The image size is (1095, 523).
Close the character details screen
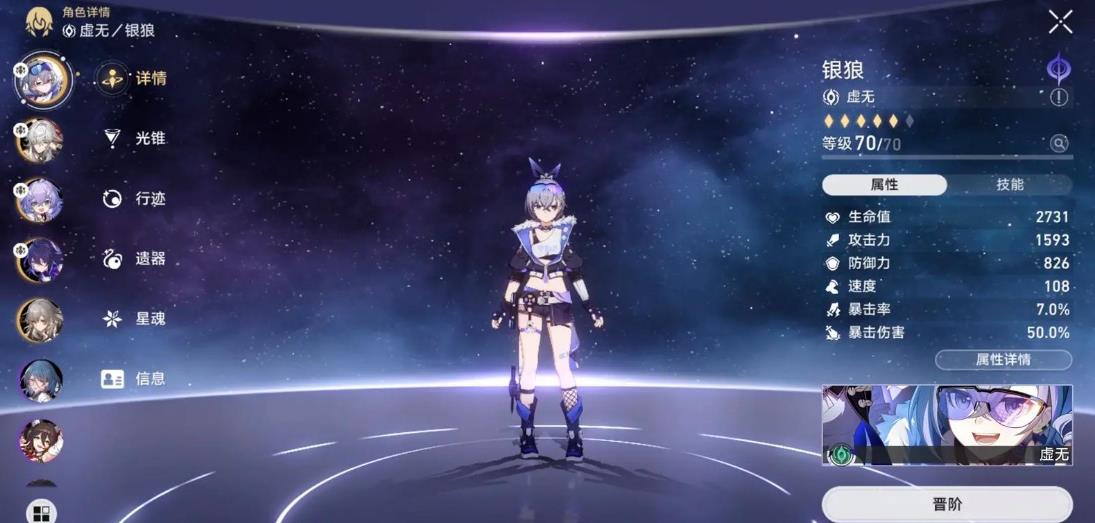(1060, 21)
